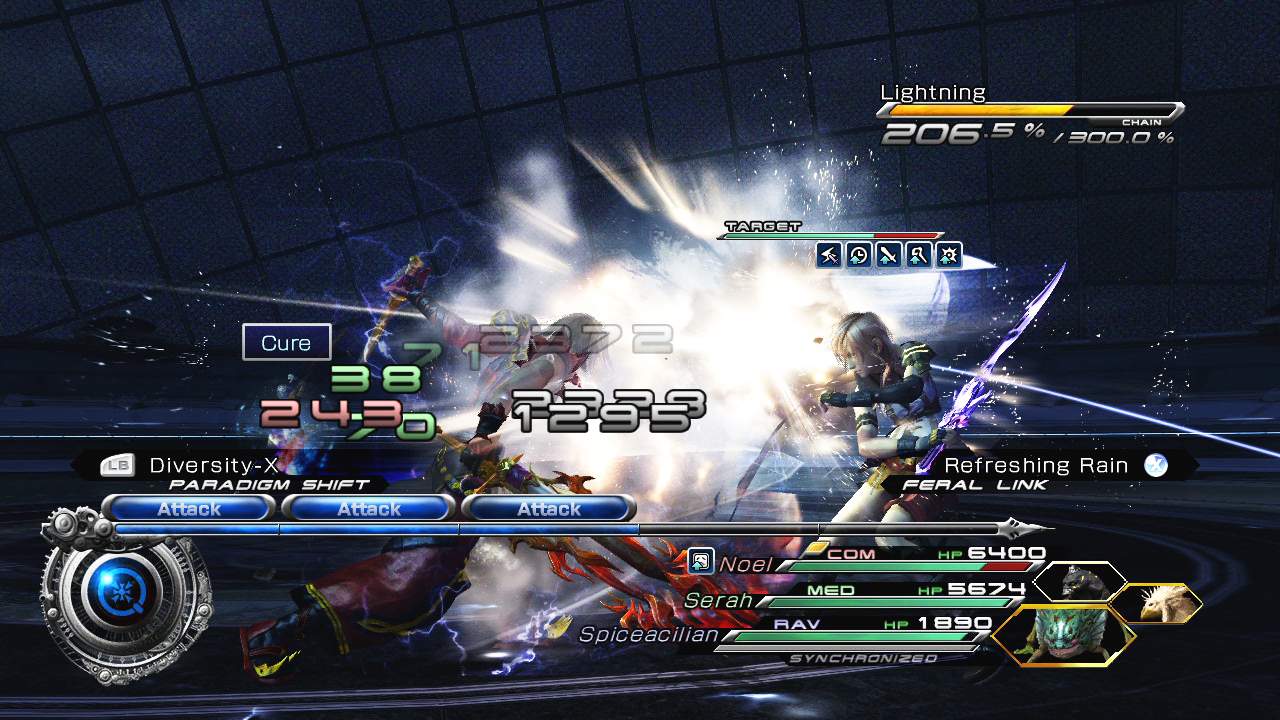Click the rightmost Vigilance buff icon
Screen dimensions: 1280x720
[946, 256]
